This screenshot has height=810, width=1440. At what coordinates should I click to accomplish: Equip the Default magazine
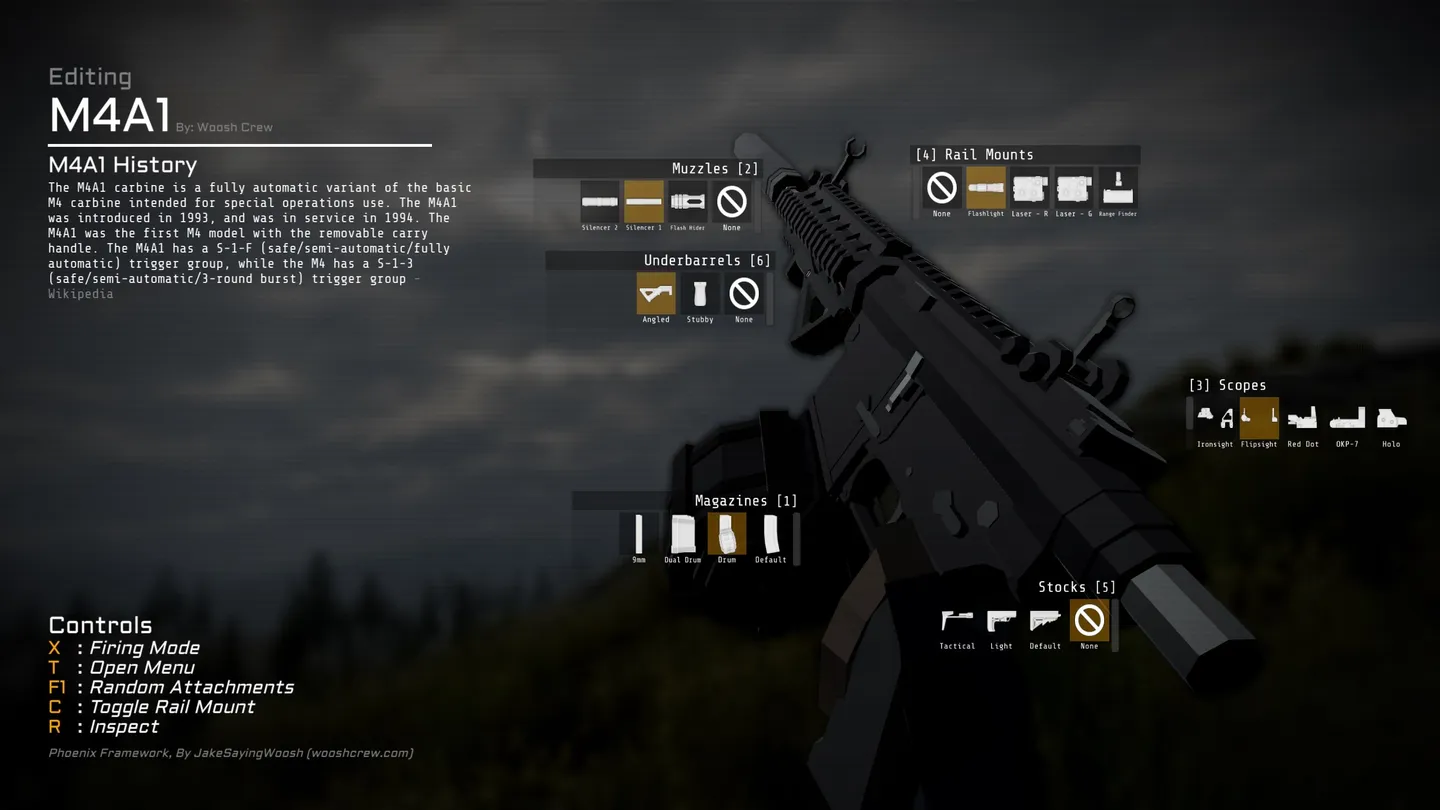771,534
